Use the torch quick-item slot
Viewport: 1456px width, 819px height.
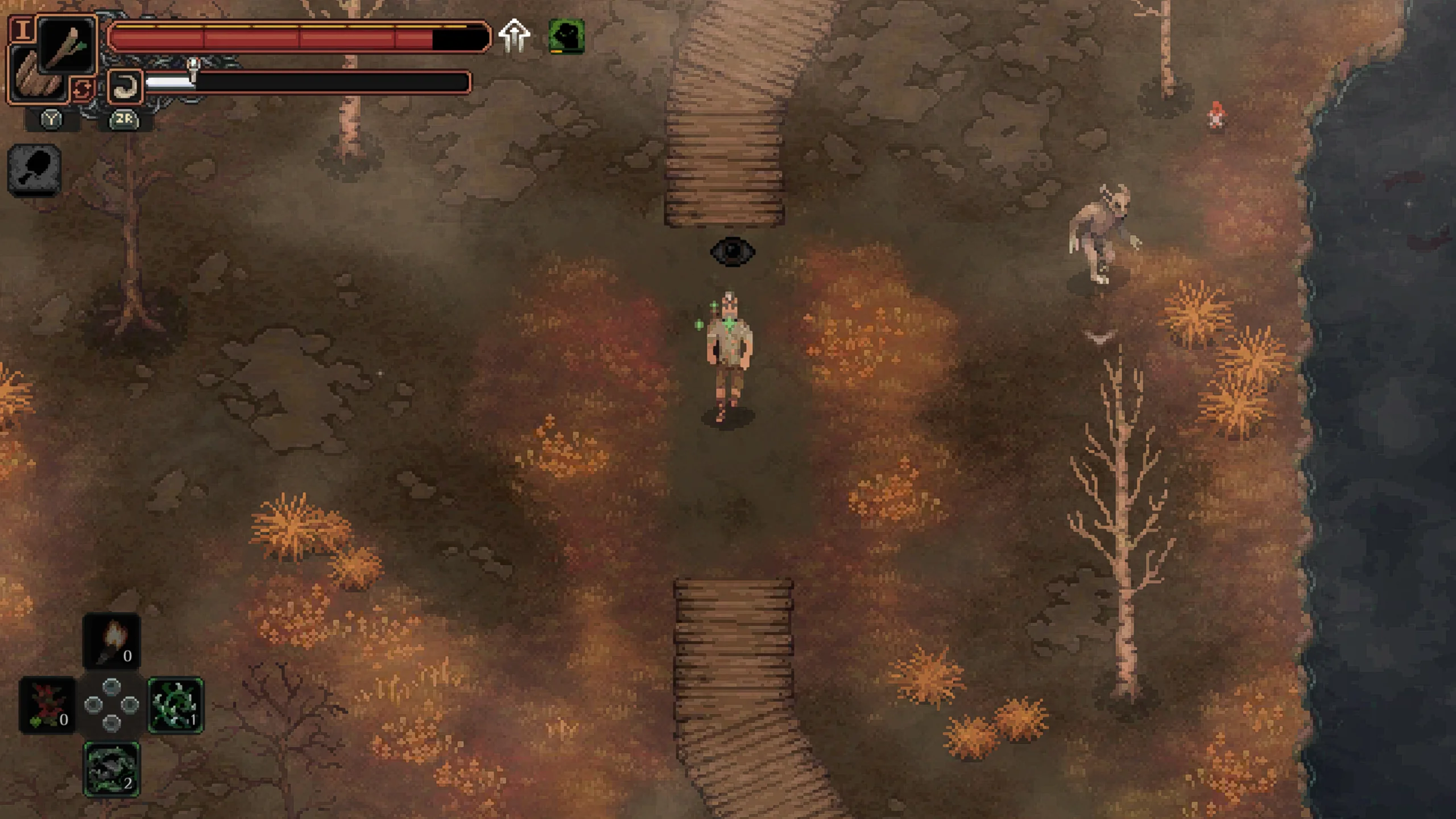[111, 640]
